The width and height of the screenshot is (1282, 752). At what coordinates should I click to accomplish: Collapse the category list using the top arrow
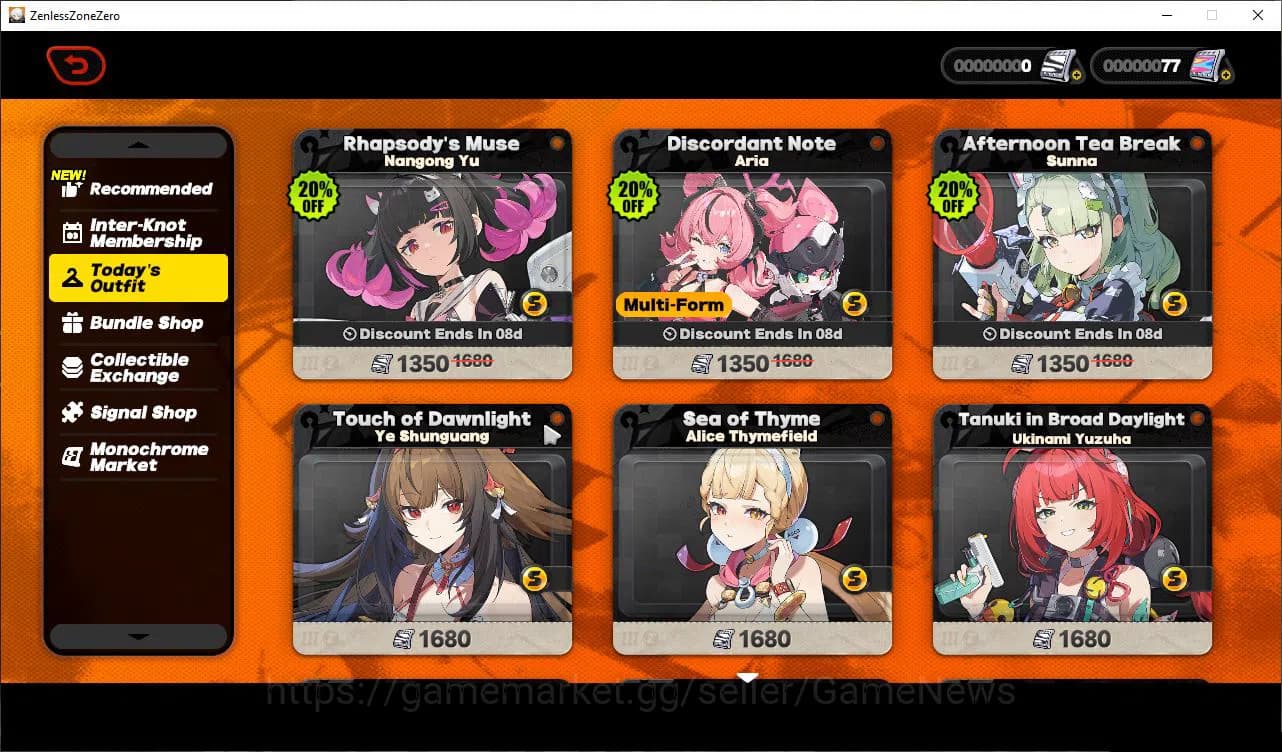point(137,144)
